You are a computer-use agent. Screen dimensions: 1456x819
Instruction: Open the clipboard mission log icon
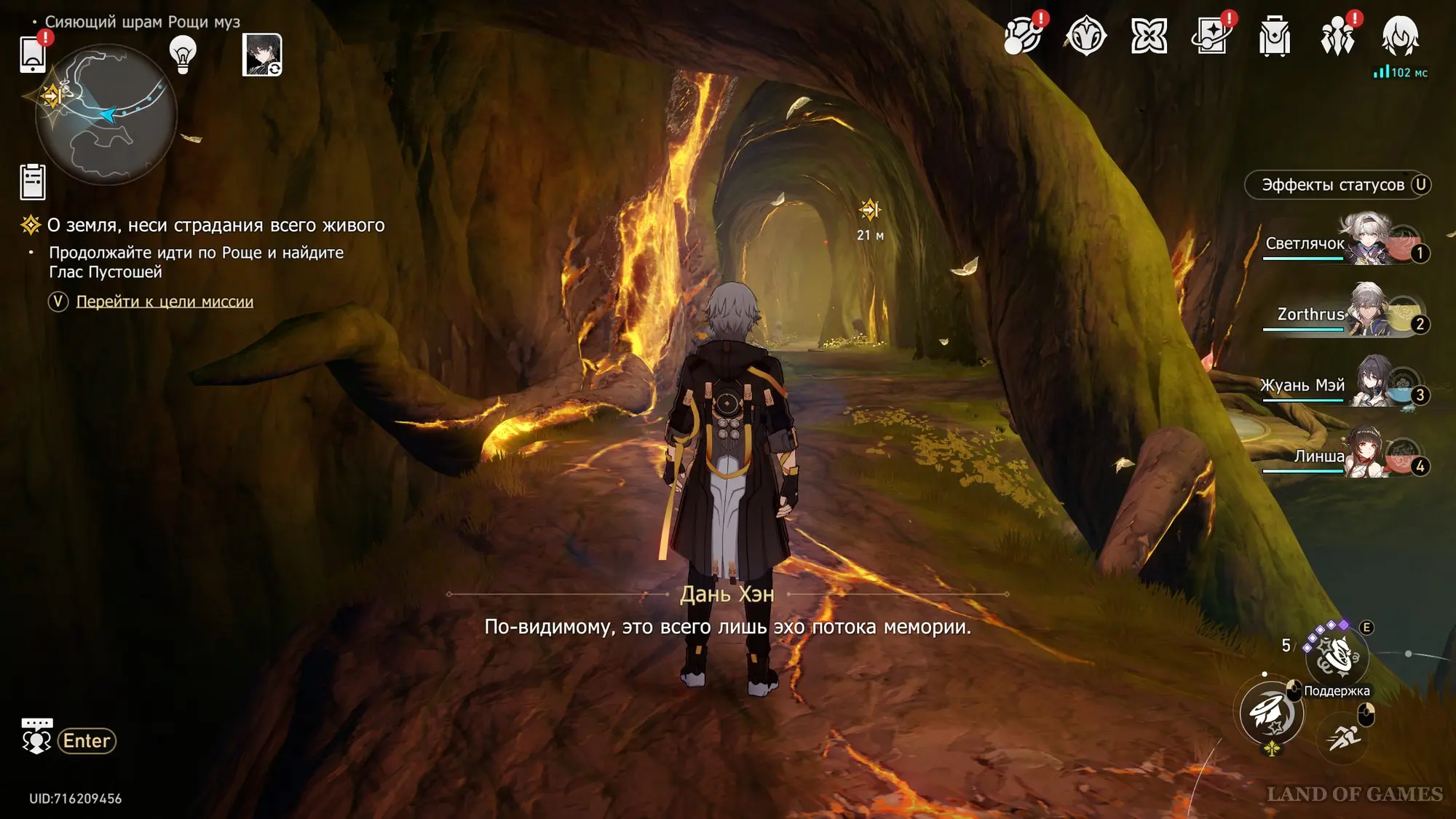[x=33, y=182]
